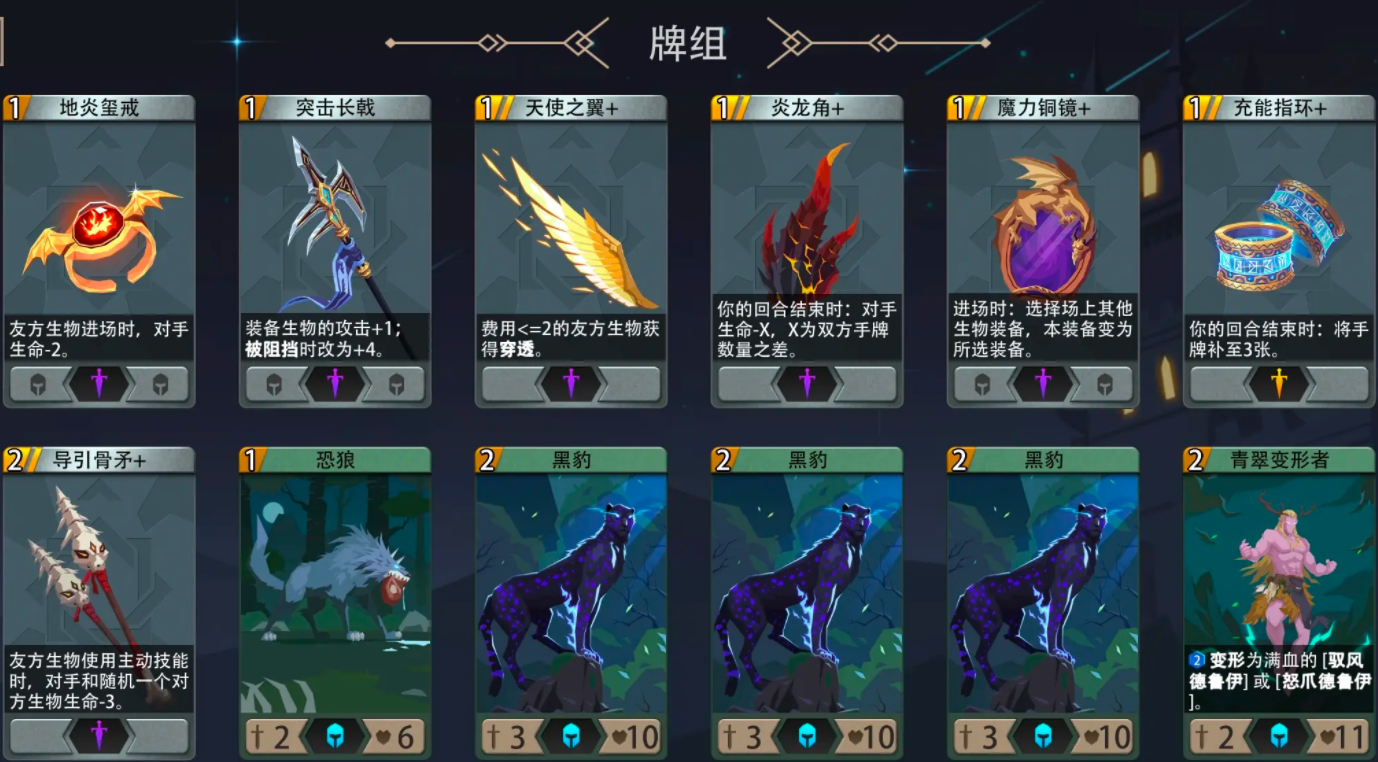Screen dimensions: 1378x762
Task: Click the 地炎玺戒 card title bar
Action: tap(99, 105)
